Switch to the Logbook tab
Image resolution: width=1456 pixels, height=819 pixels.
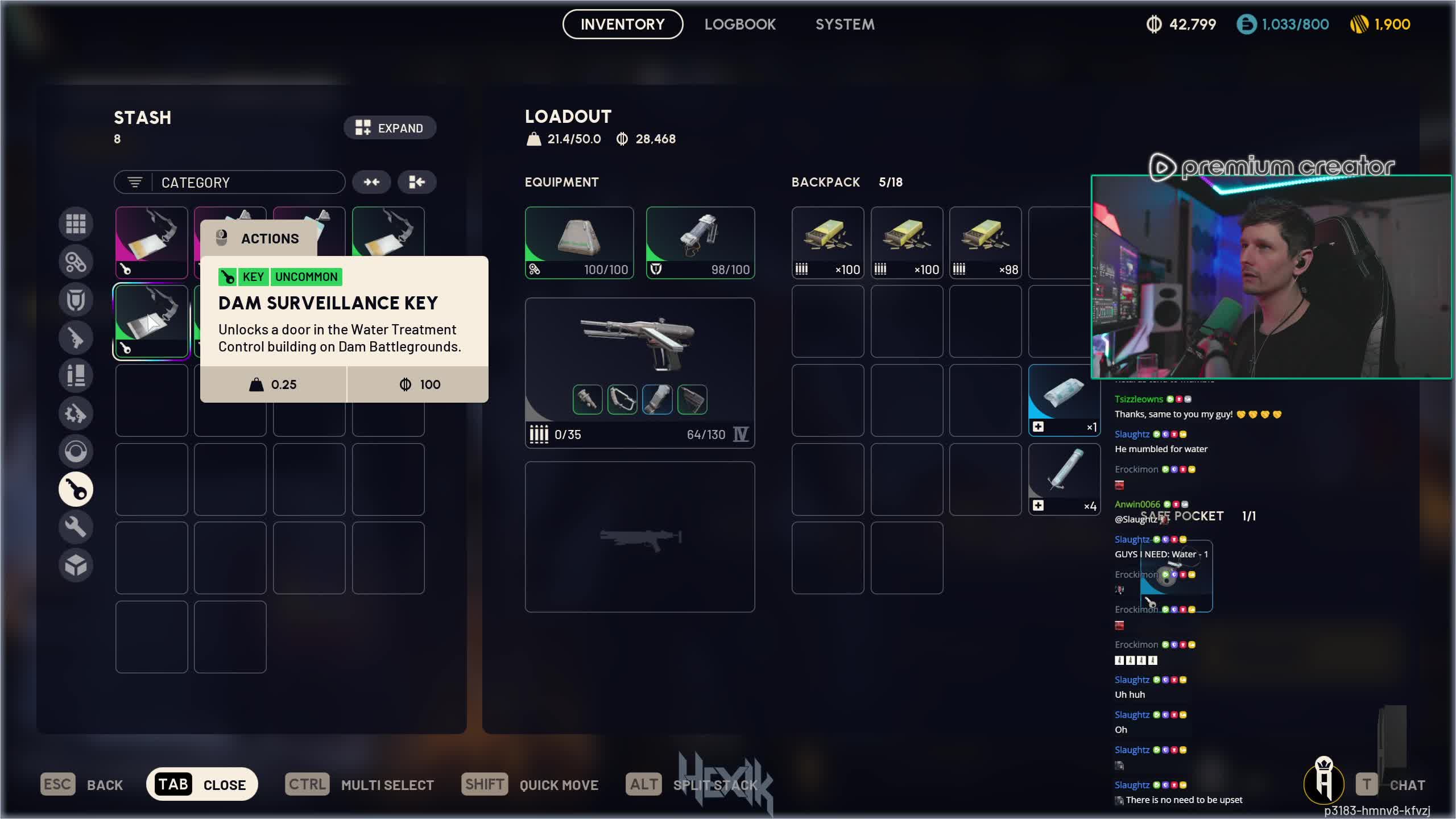[740, 24]
